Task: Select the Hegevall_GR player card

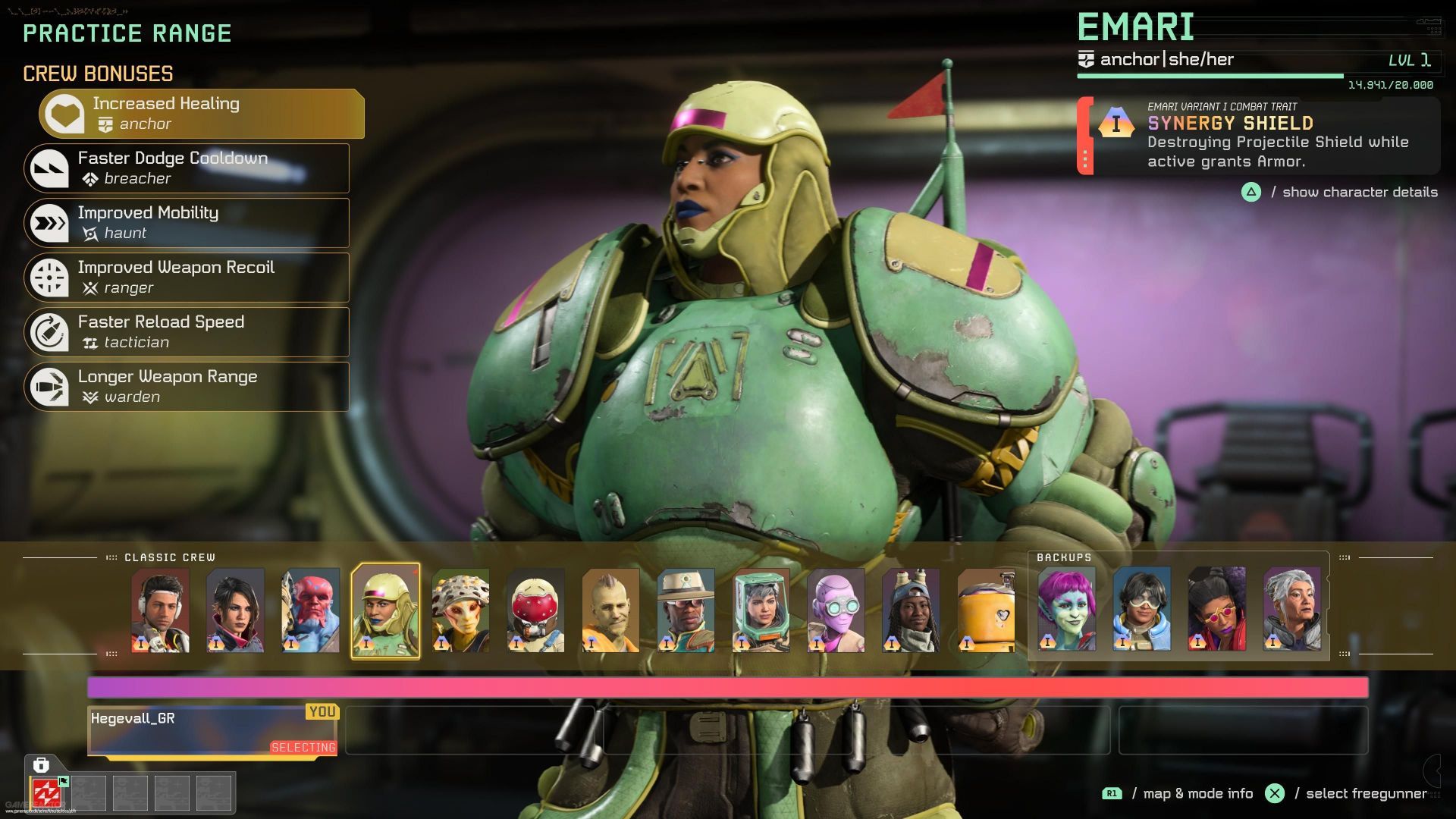Action: point(213,731)
